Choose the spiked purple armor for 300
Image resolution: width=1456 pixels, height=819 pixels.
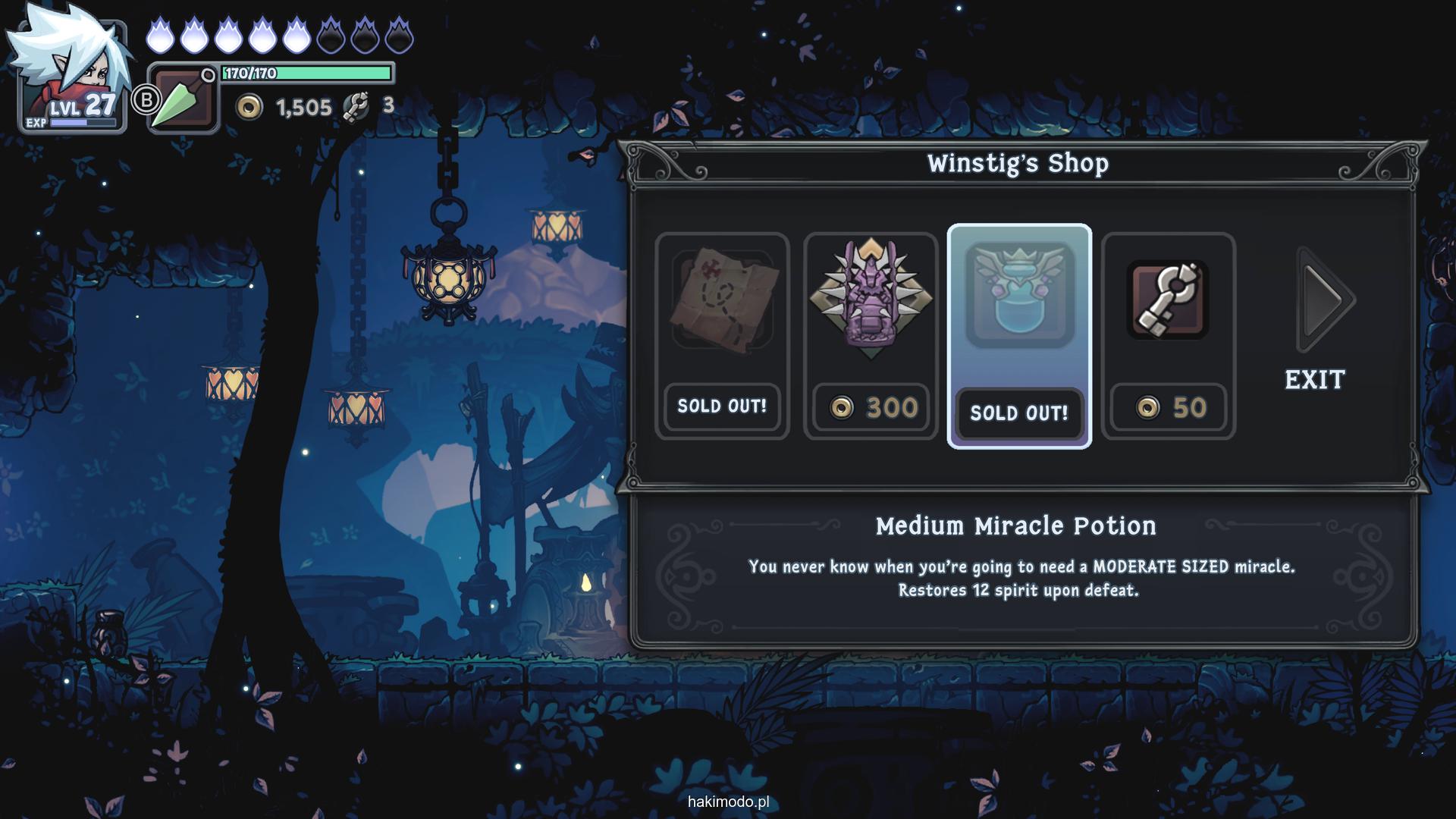click(x=871, y=335)
